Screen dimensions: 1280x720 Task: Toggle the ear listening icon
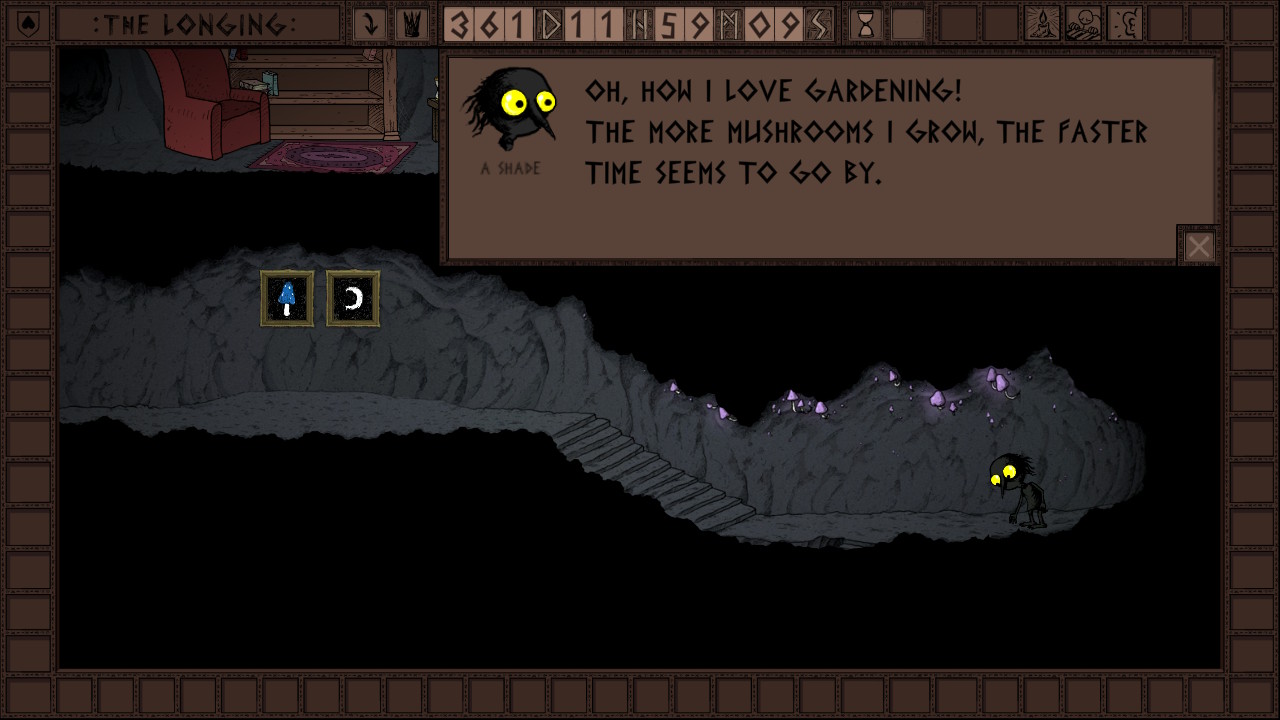point(1125,24)
